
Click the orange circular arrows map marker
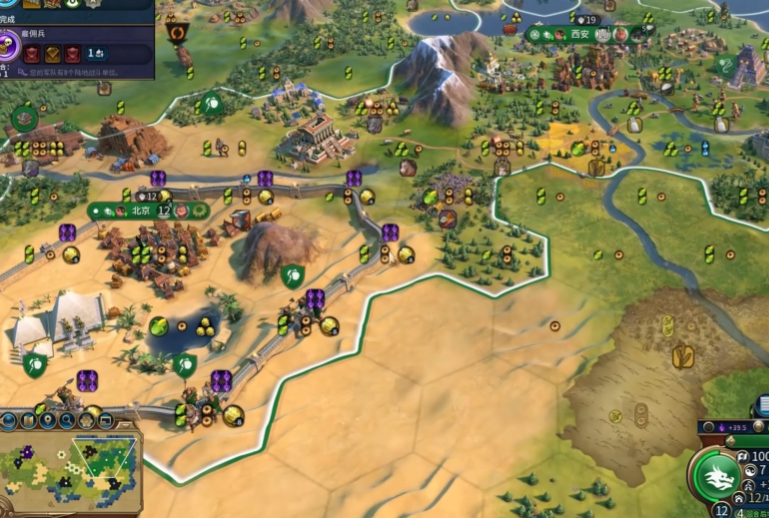[x=178, y=34]
